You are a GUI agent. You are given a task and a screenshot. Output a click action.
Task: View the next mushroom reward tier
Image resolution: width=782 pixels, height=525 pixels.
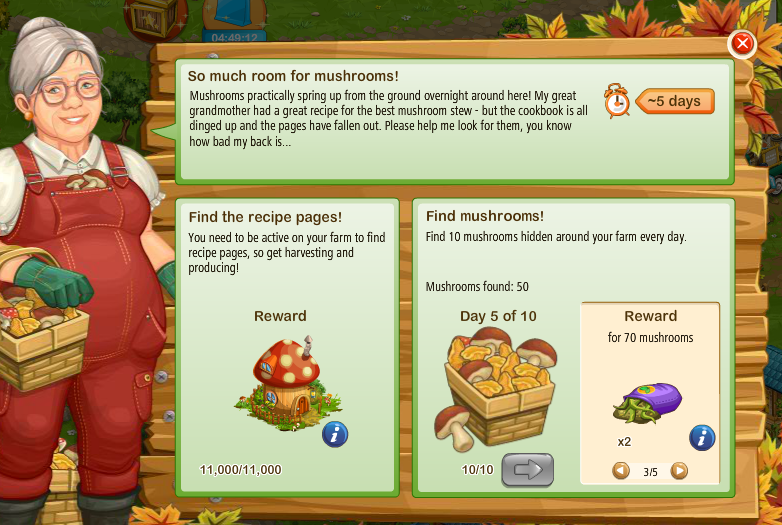[x=679, y=470]
